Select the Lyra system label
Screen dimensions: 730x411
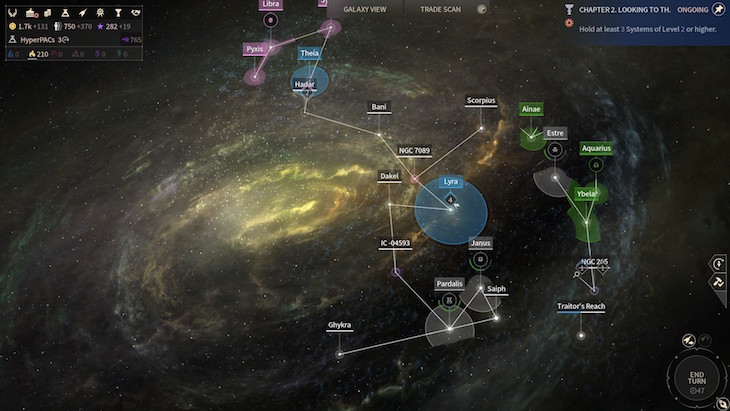(x=451, y=182)
